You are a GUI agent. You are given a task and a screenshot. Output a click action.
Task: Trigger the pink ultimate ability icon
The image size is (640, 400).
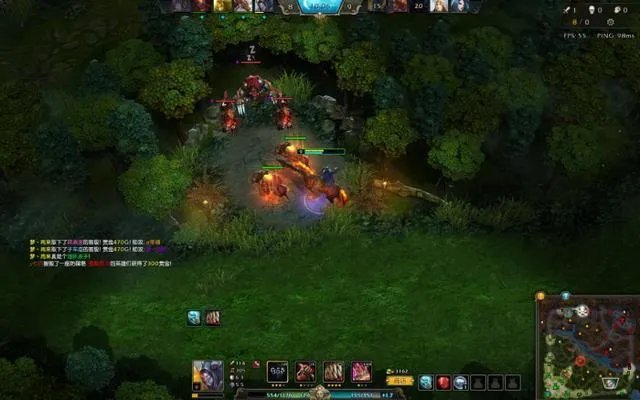tap(361, 372)
